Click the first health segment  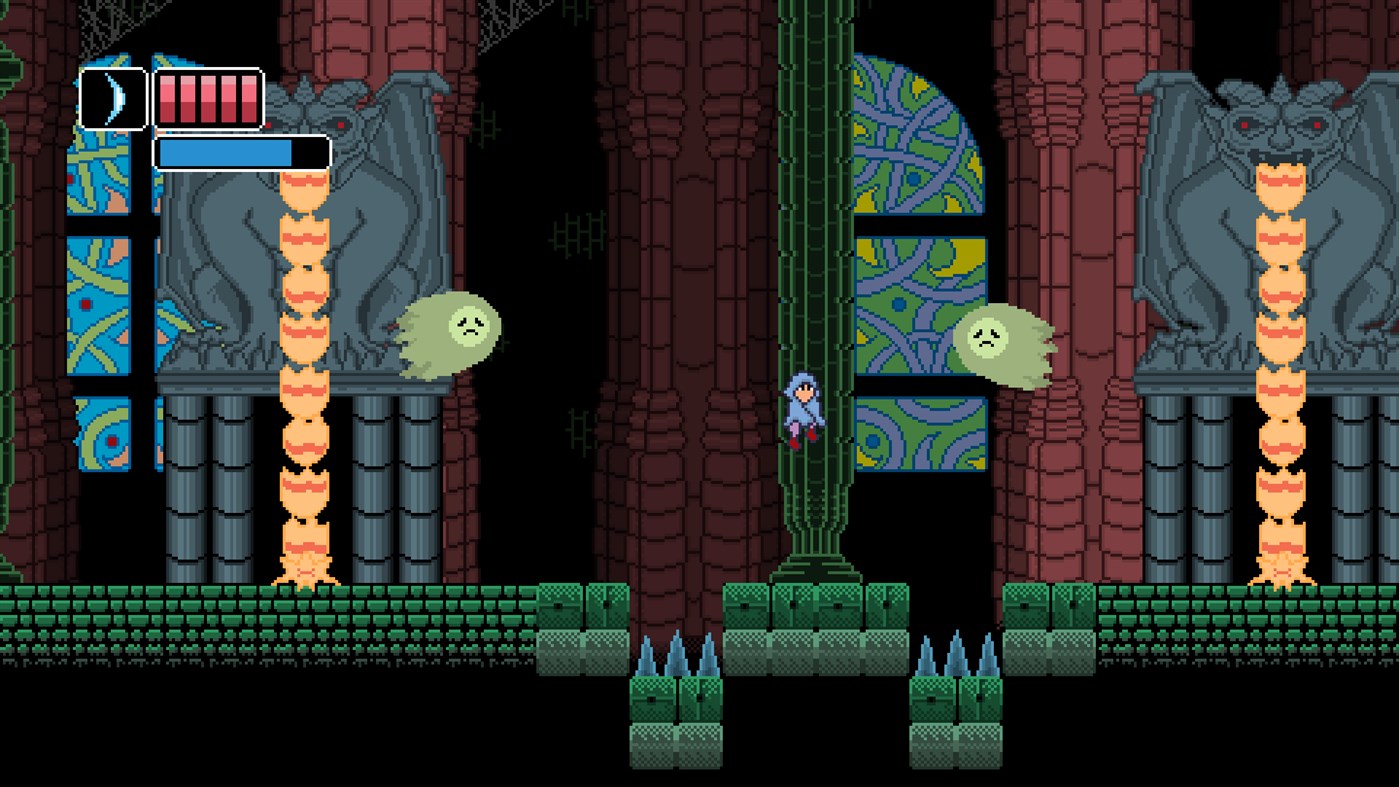(166, 100)
